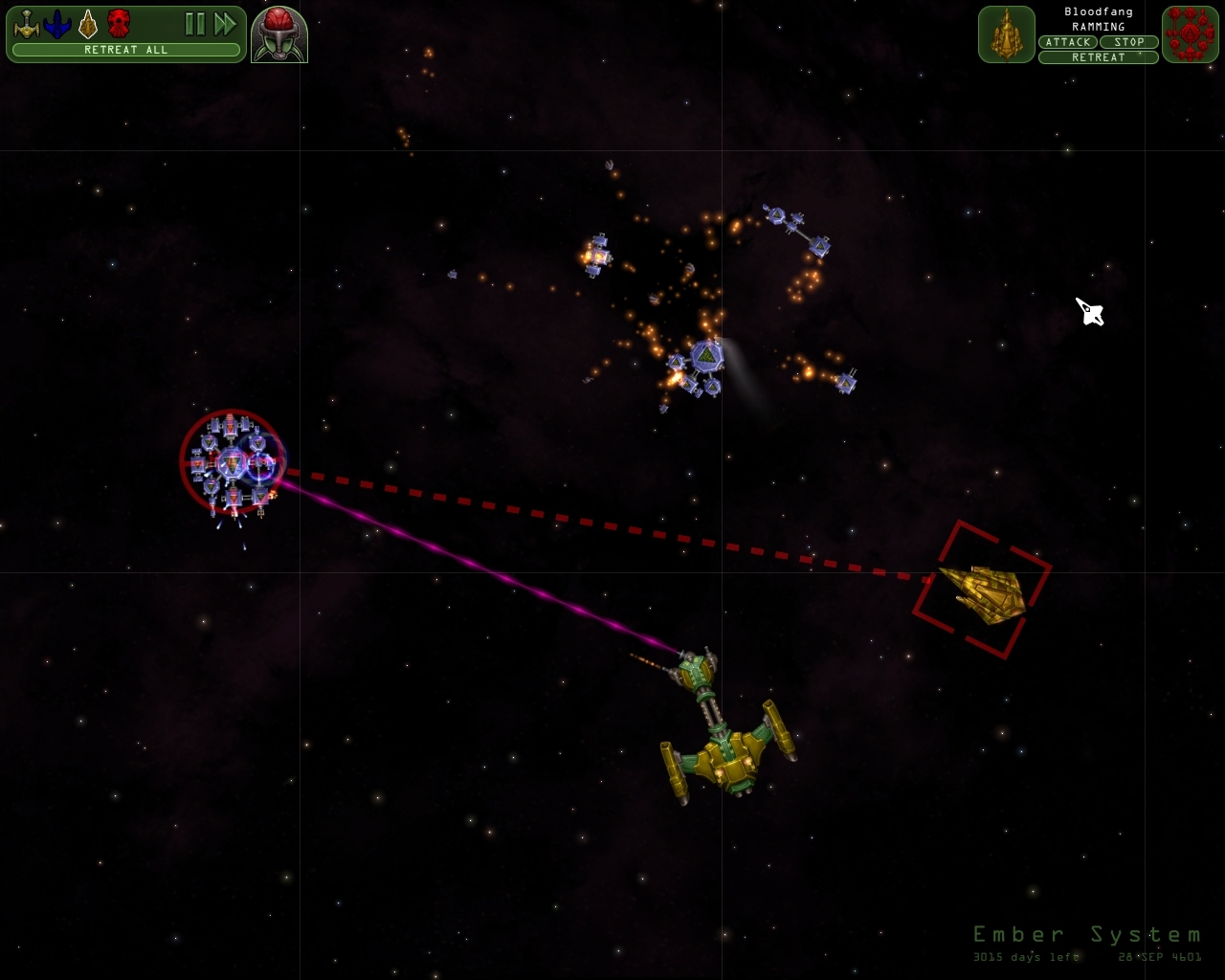The image size is (1225, 980).
Task: Fast-forward the battle speed
Action: coord(226,26)
